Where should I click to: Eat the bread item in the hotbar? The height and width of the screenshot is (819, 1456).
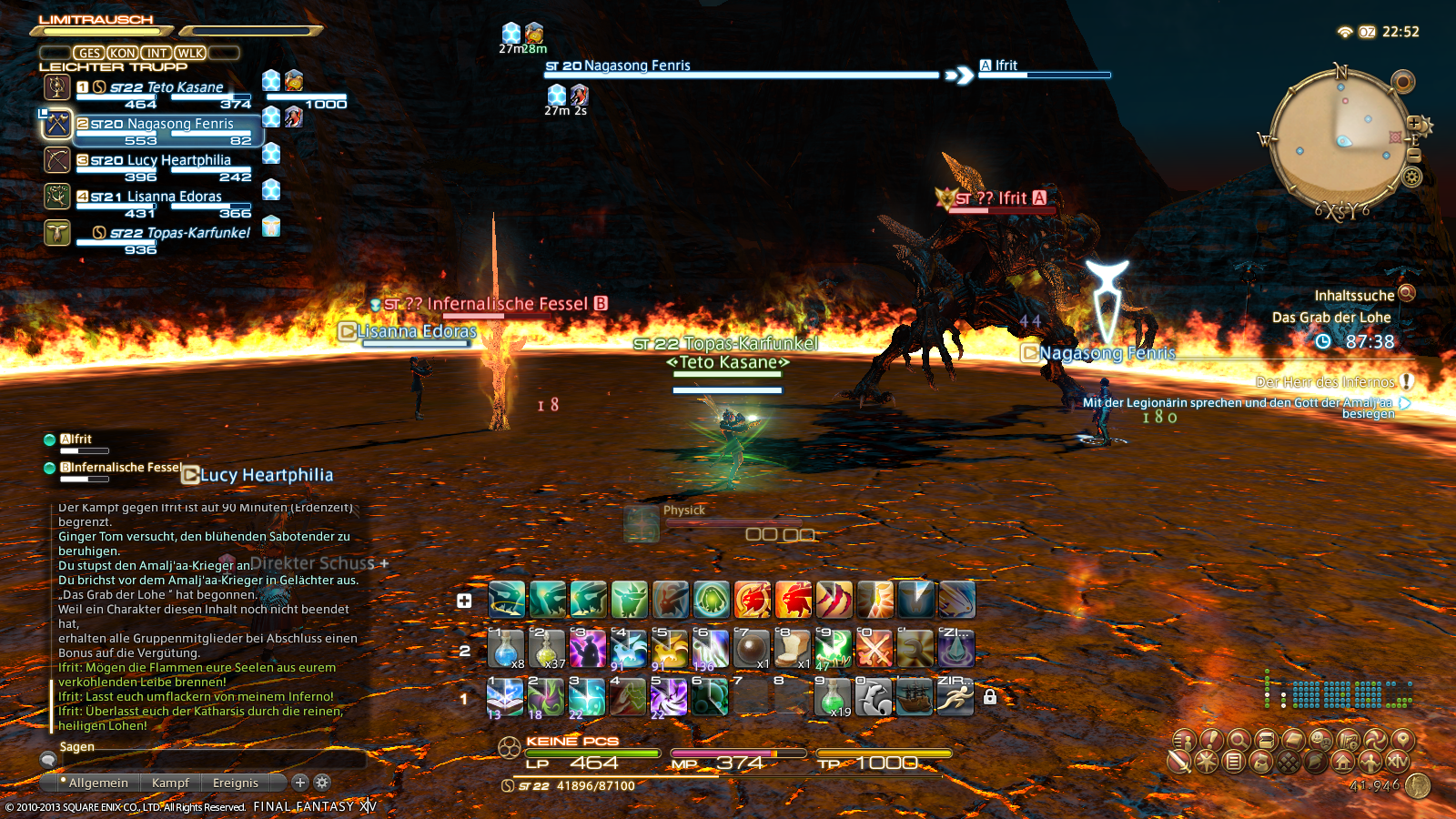pyautogui.click(x=792, y=650)
